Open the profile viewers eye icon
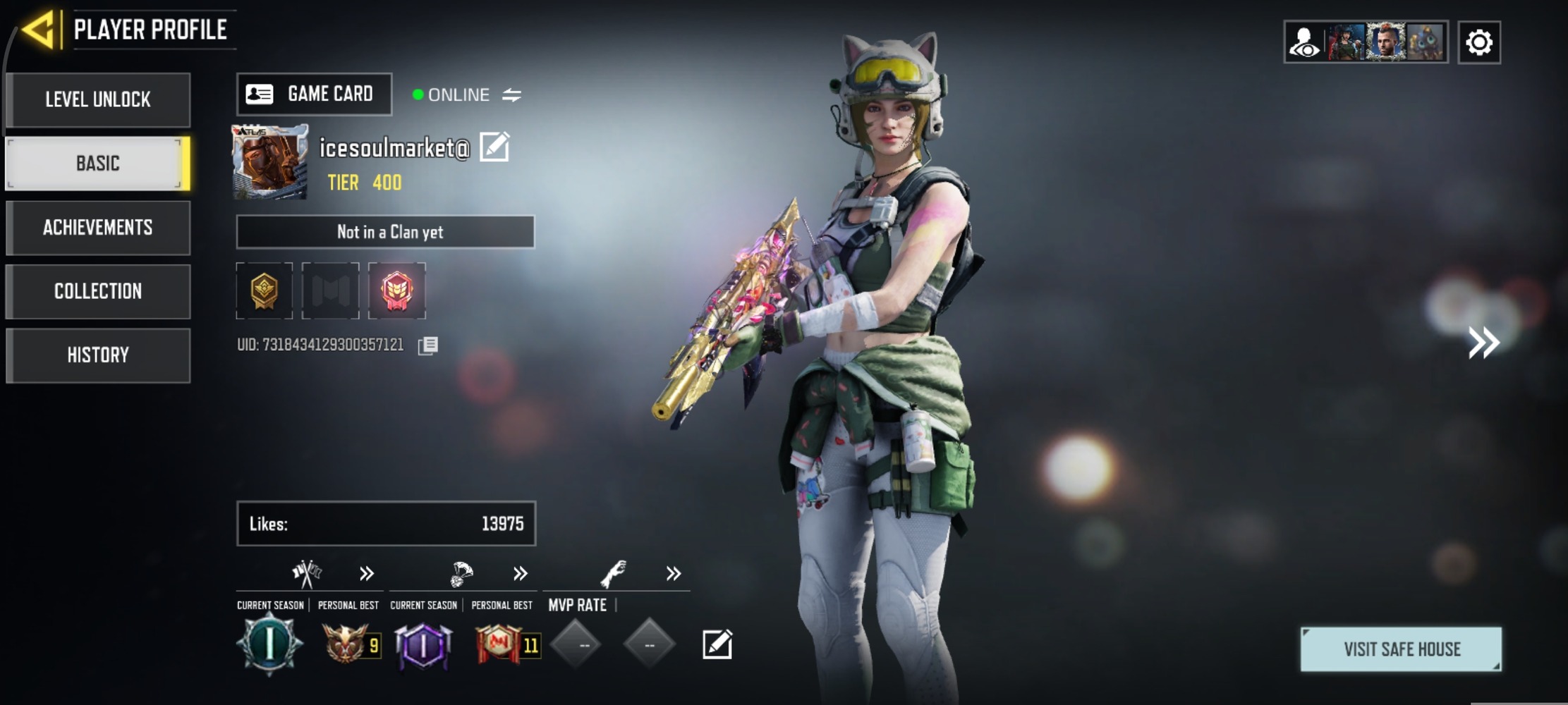The image size is (1568, 705). point(1304,42)
